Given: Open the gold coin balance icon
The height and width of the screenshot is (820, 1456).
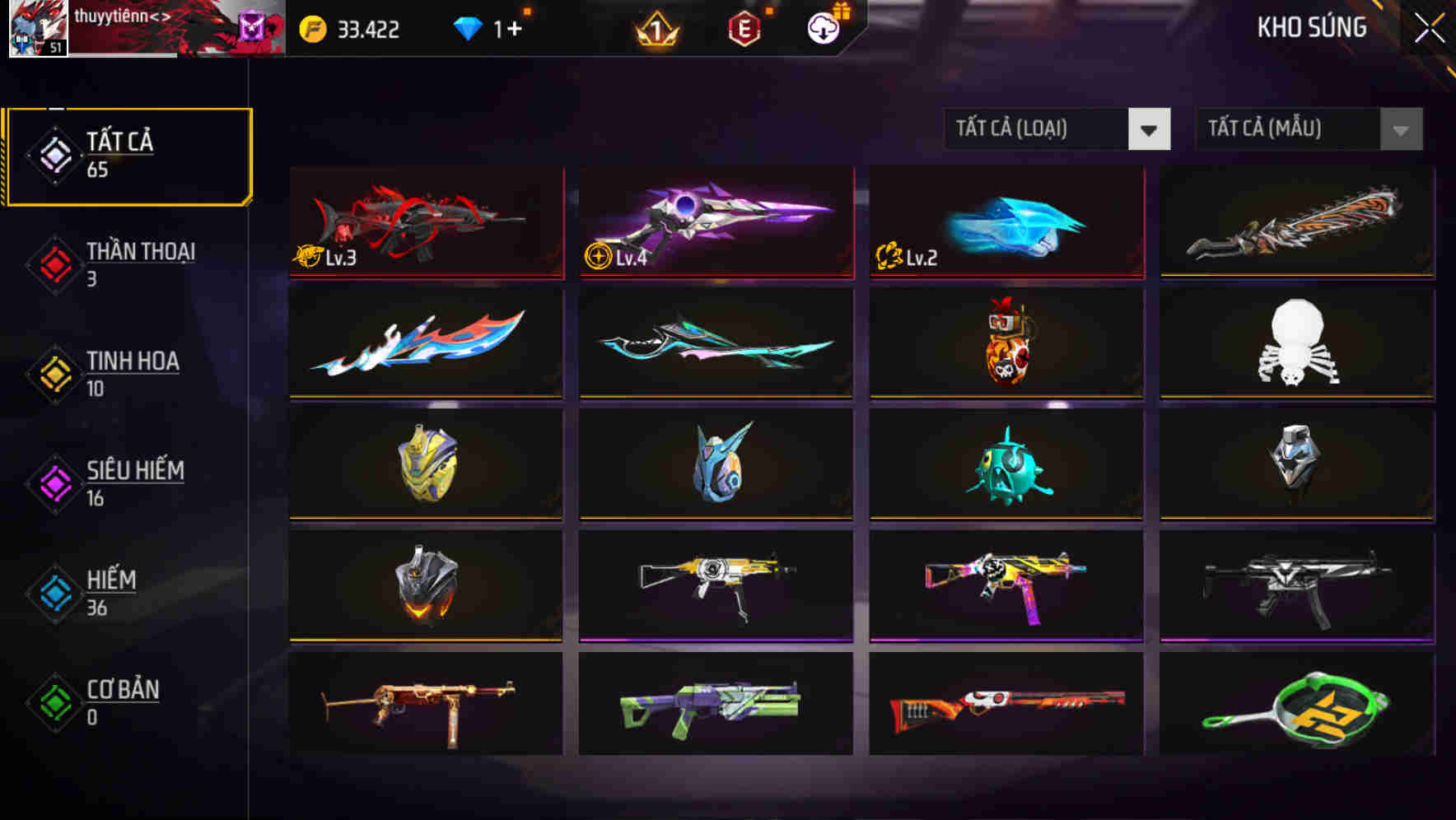Looking at the screenshot, I should coord(311,27).
